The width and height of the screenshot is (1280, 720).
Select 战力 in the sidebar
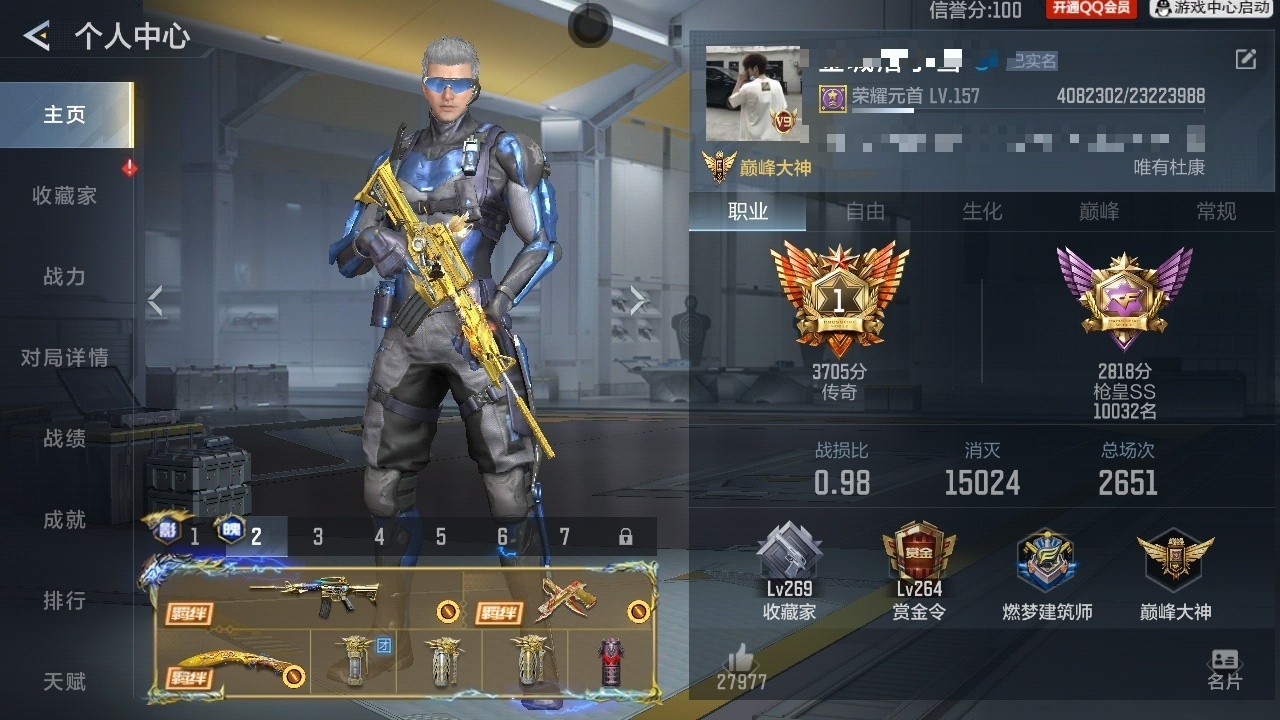coord(65,277)
